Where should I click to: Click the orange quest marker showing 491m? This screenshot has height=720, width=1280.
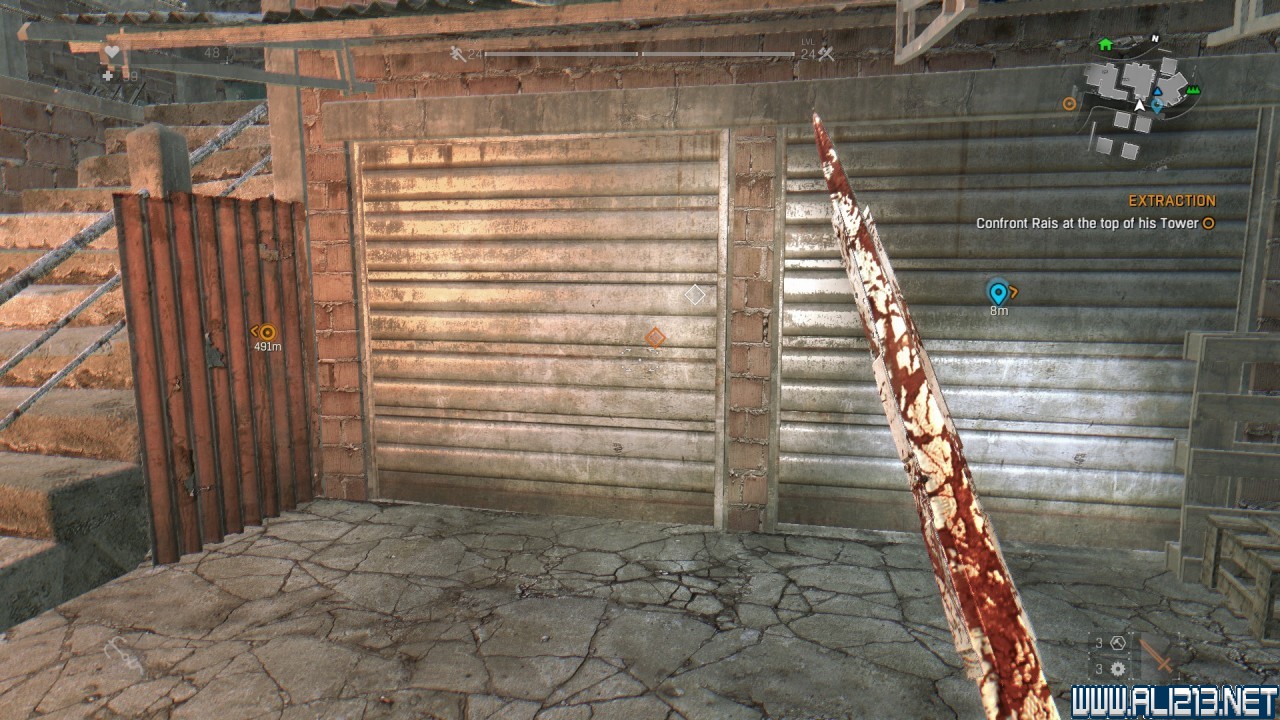click(x=267, y=332)
